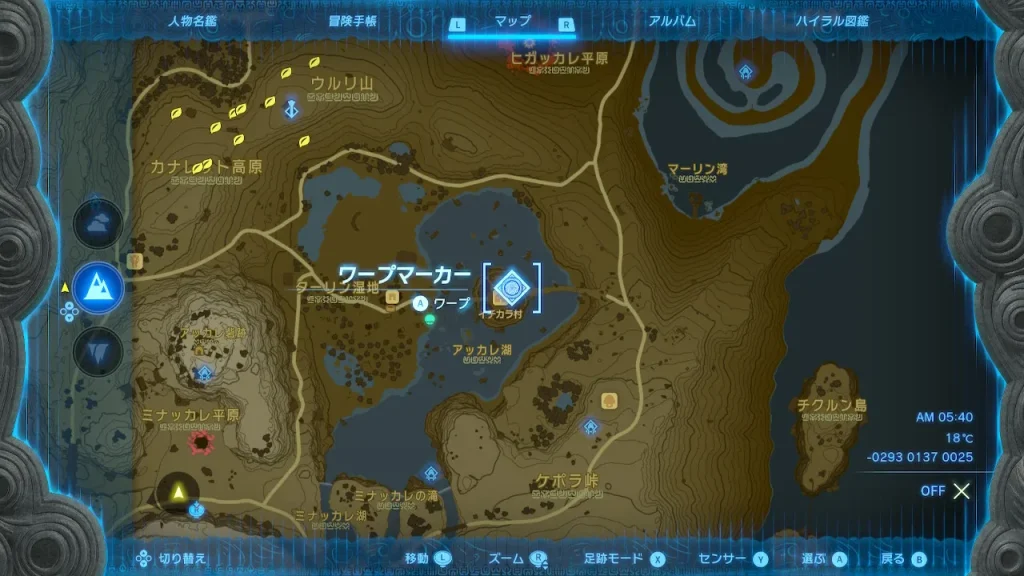Select the stable marker on the west road

[135, 261]
